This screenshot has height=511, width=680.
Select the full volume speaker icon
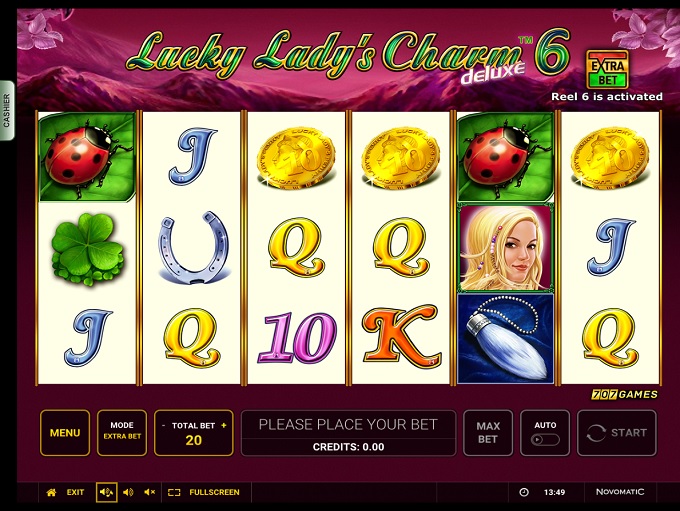pos(106,492)
